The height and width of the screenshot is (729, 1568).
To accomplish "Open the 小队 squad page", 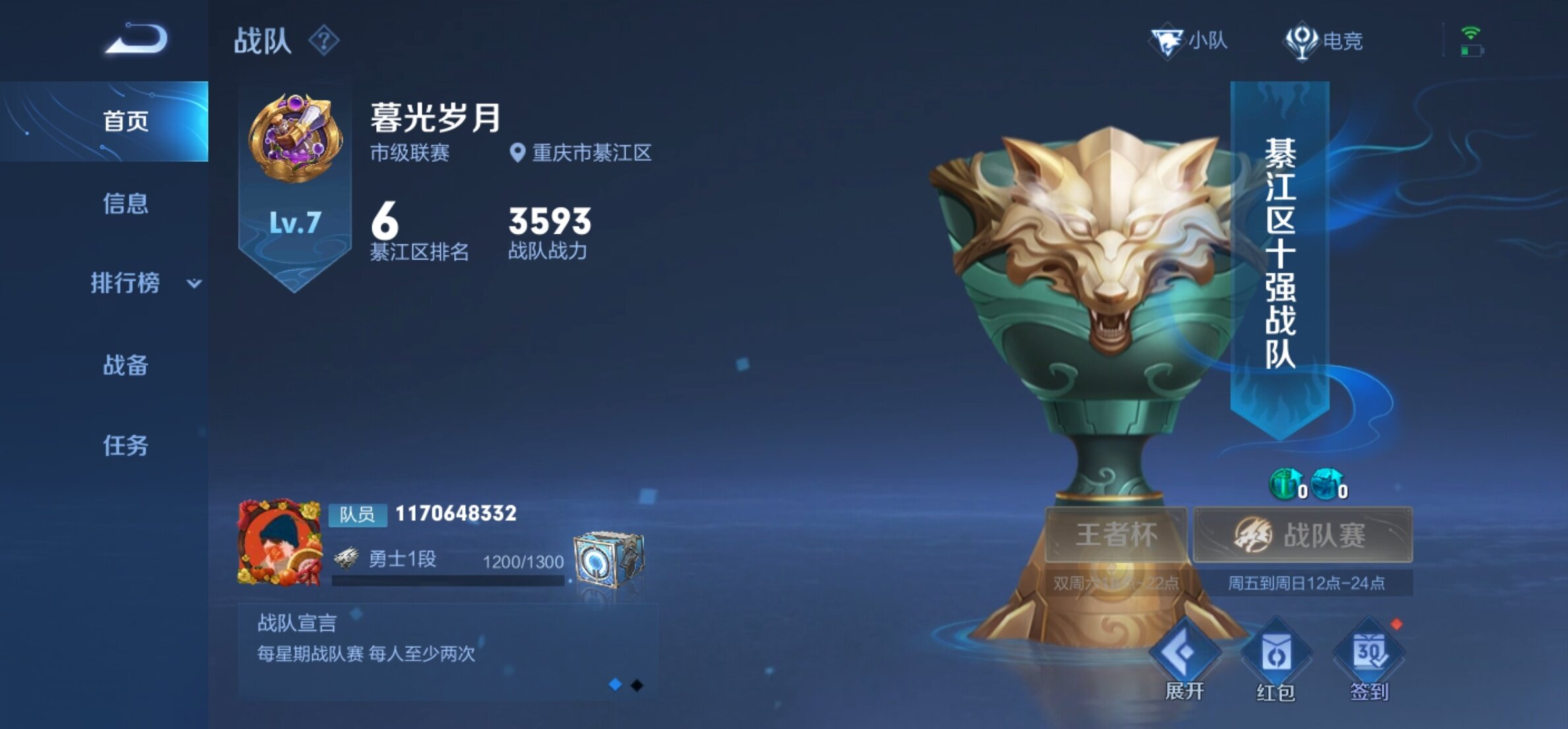I will [1189, 41].
